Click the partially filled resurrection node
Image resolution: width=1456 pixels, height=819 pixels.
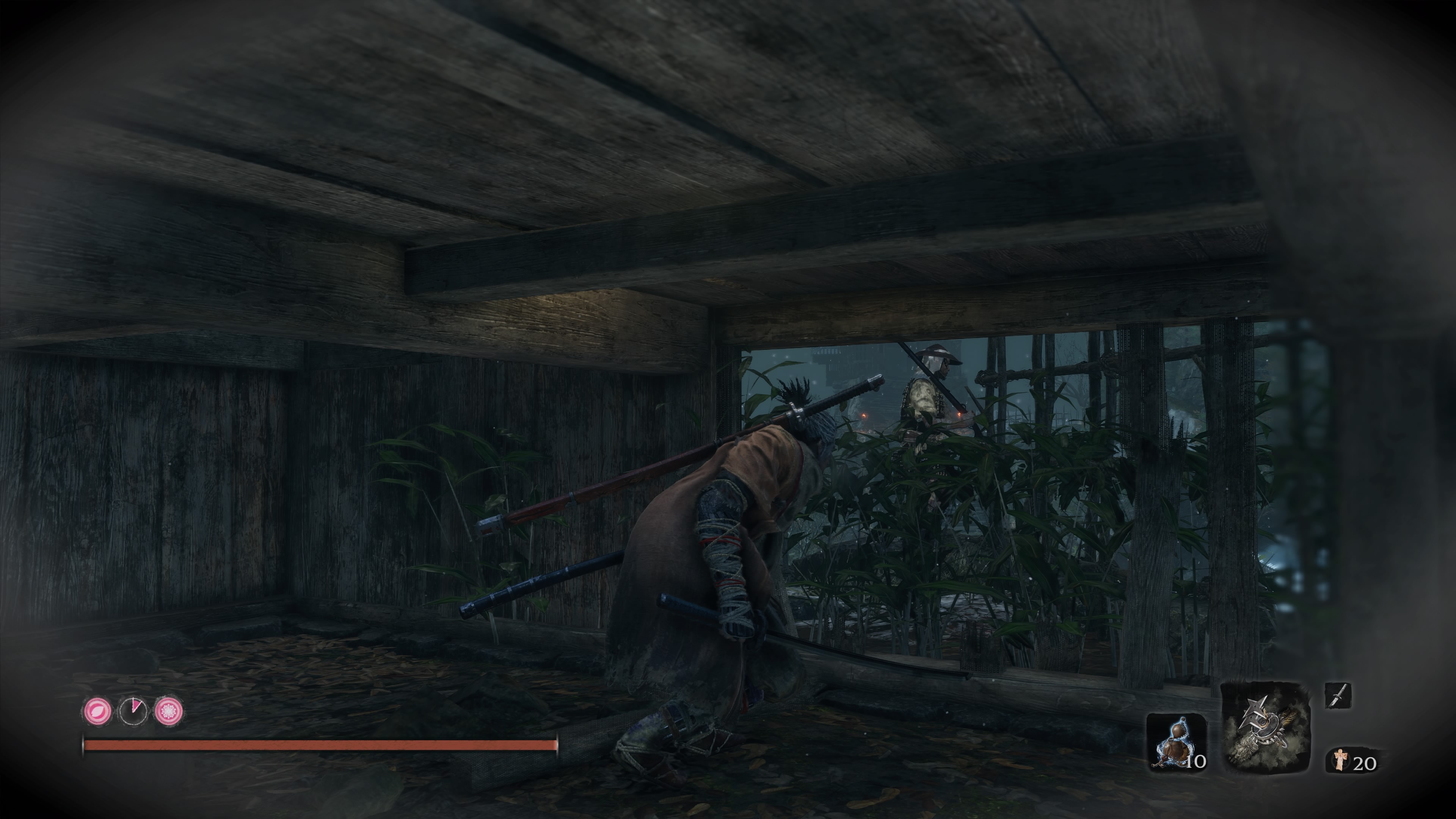point(133,711)
